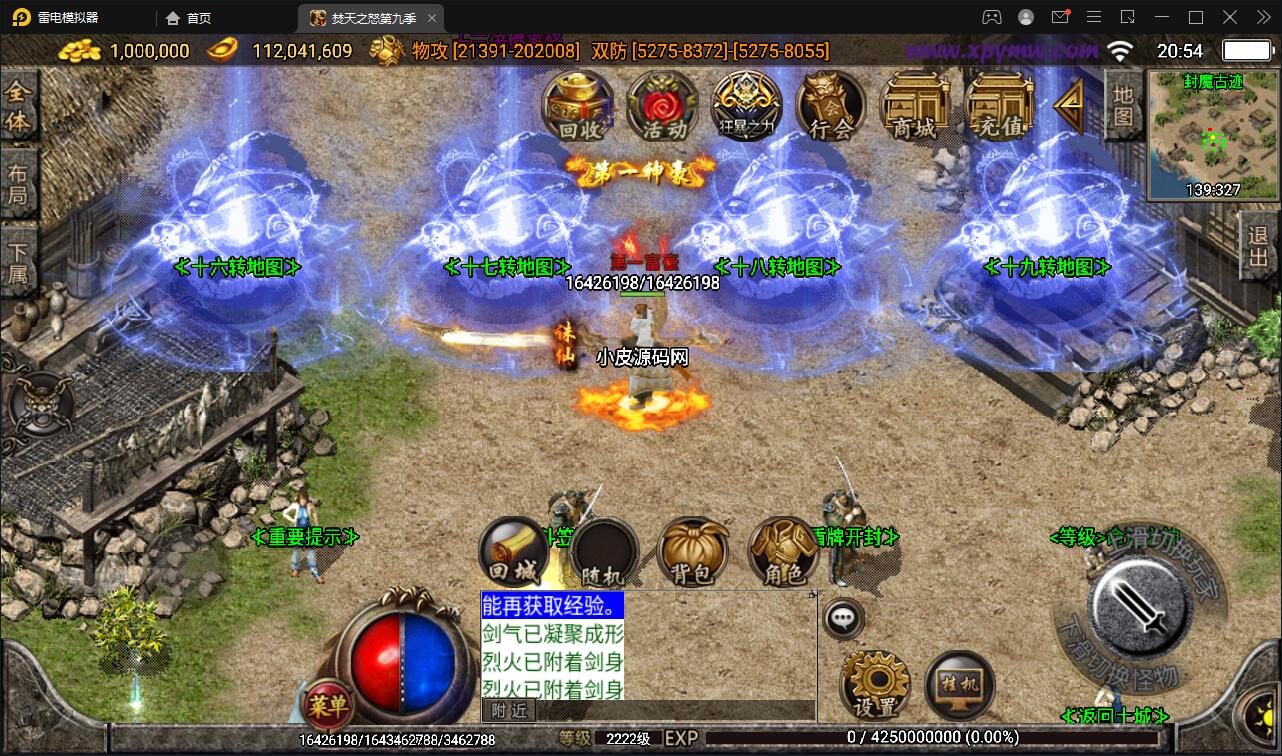Open the 行会 guild panel
This screenshot has height=756, width=1282.
[x=831, y=105]
